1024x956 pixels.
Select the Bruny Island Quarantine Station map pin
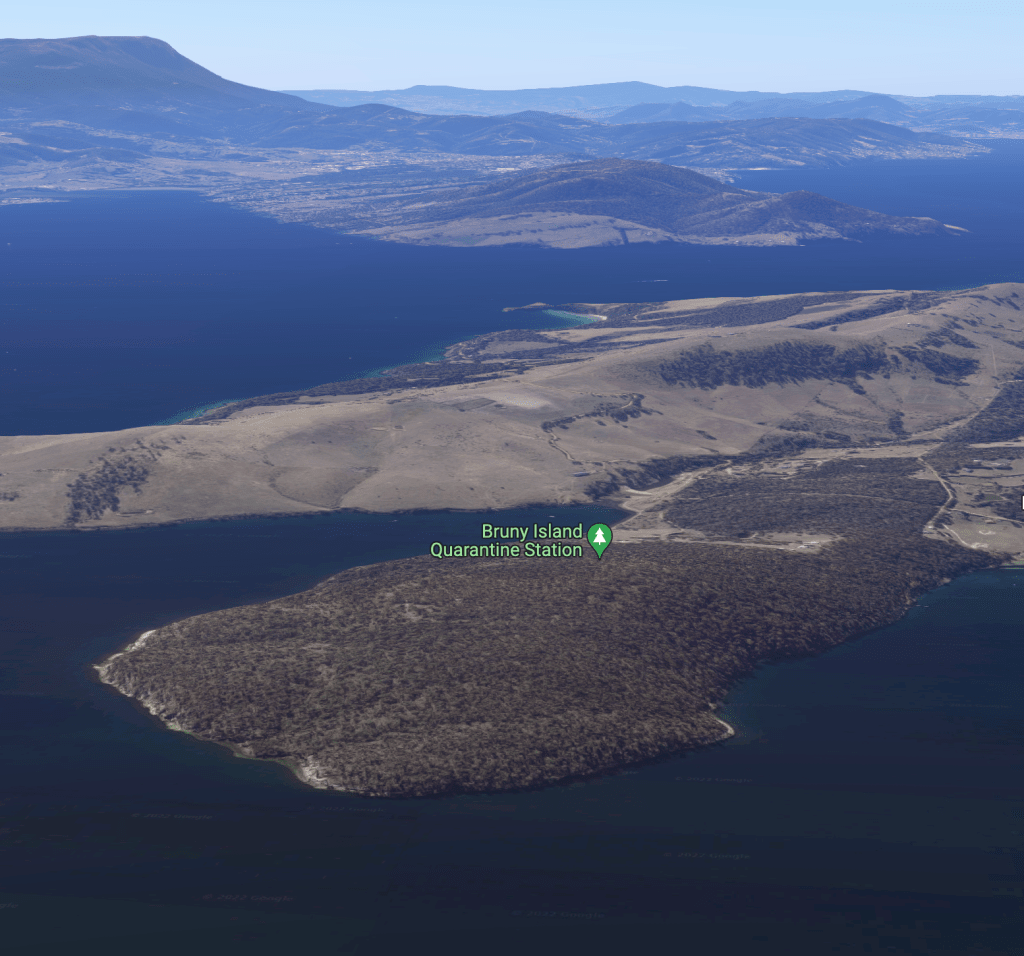pyautogui.click(x=599, y=539)
